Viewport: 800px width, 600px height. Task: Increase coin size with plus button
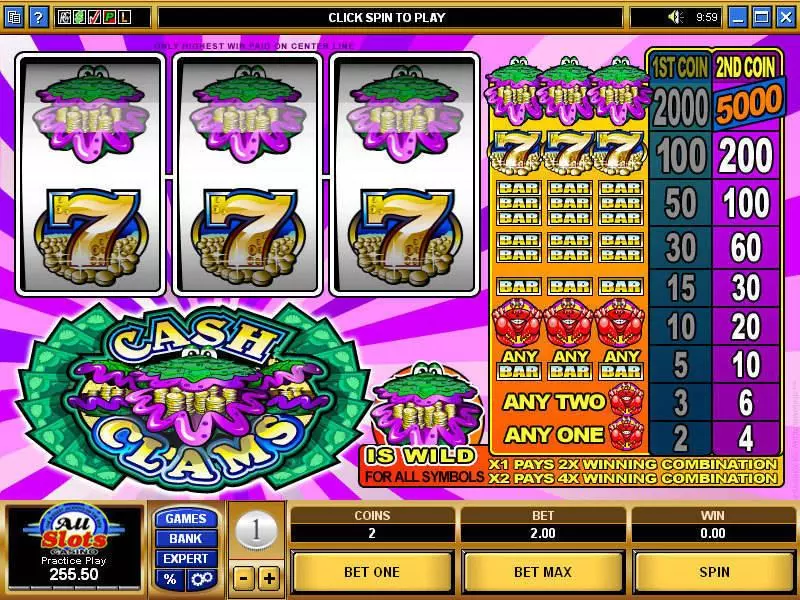269,578
